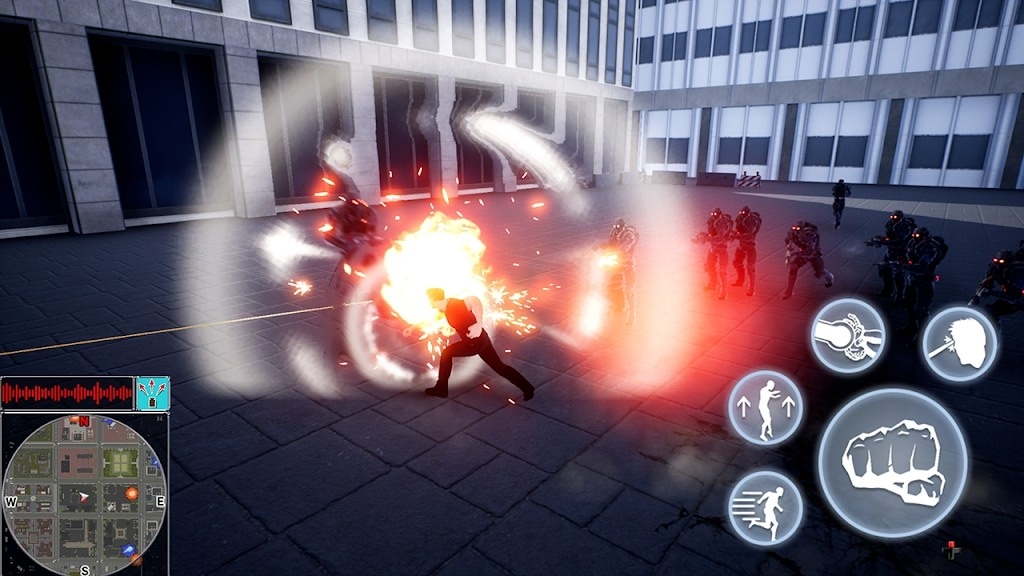Trigger the fly upward levitate button
The width and height of the screenshot is (1024, 576).
coord(765,408)
